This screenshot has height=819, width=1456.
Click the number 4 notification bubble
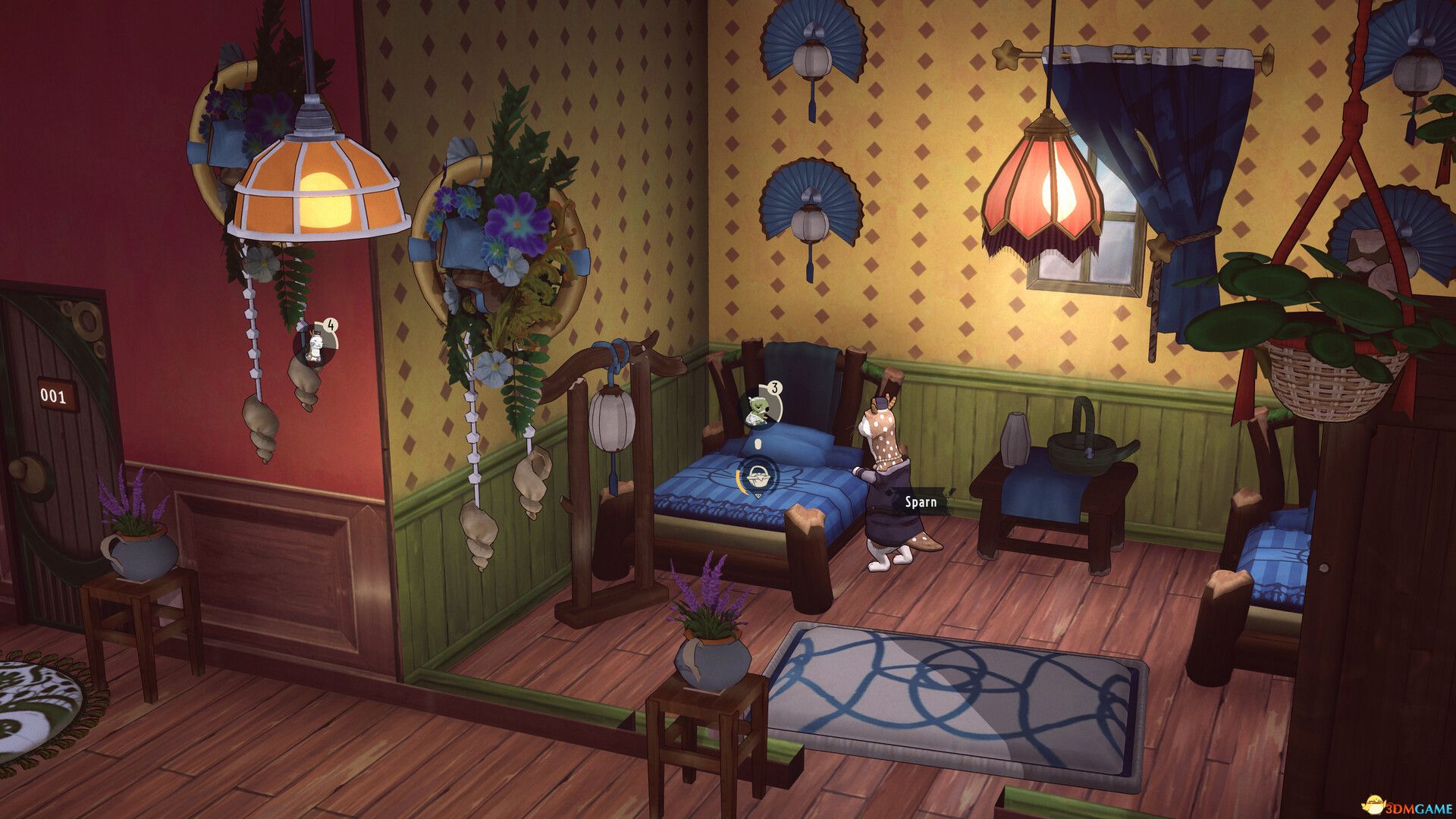click(330, 323)
